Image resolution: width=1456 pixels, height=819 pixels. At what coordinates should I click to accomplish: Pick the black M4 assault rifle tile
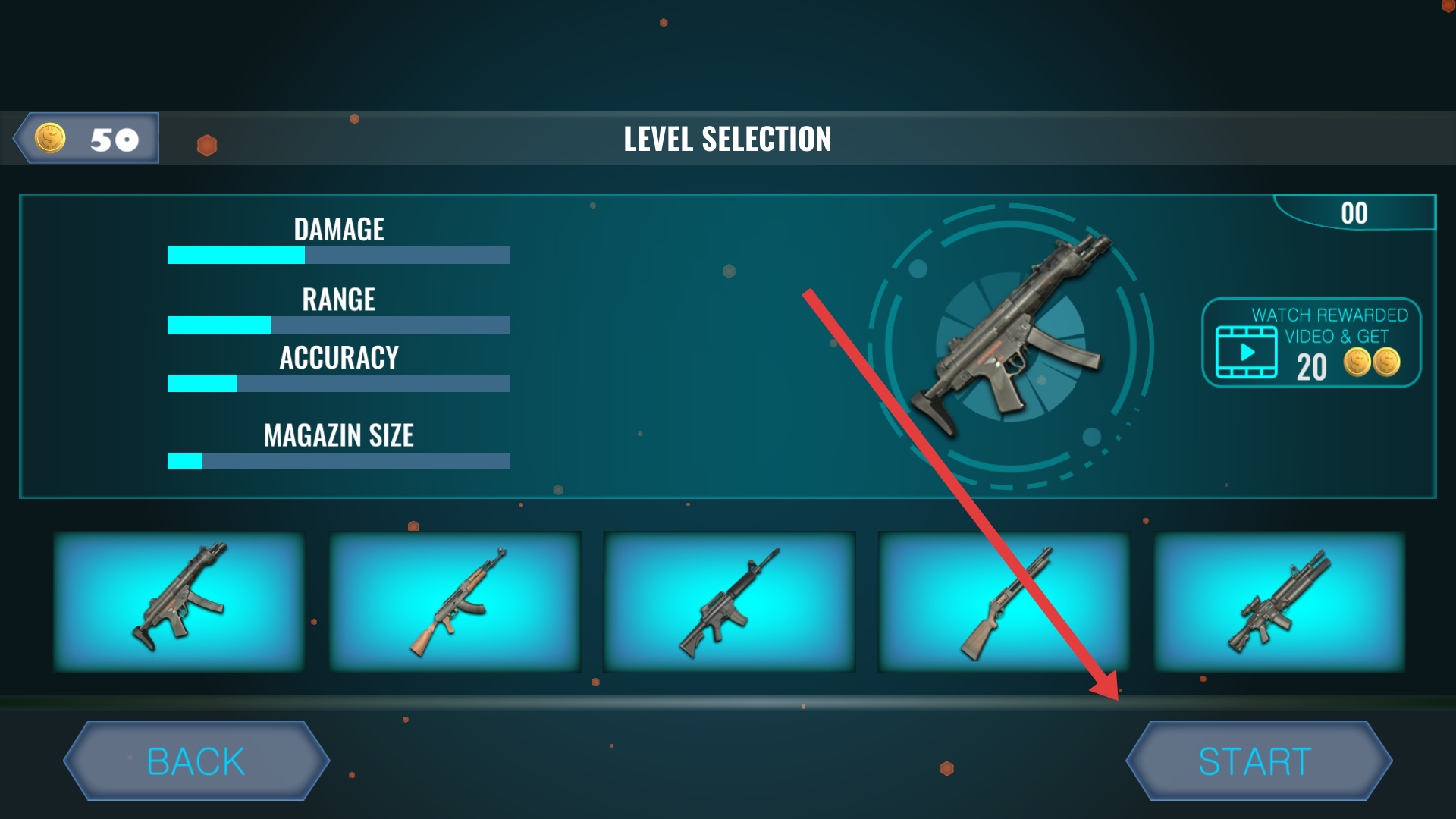(x=730, y=601)
